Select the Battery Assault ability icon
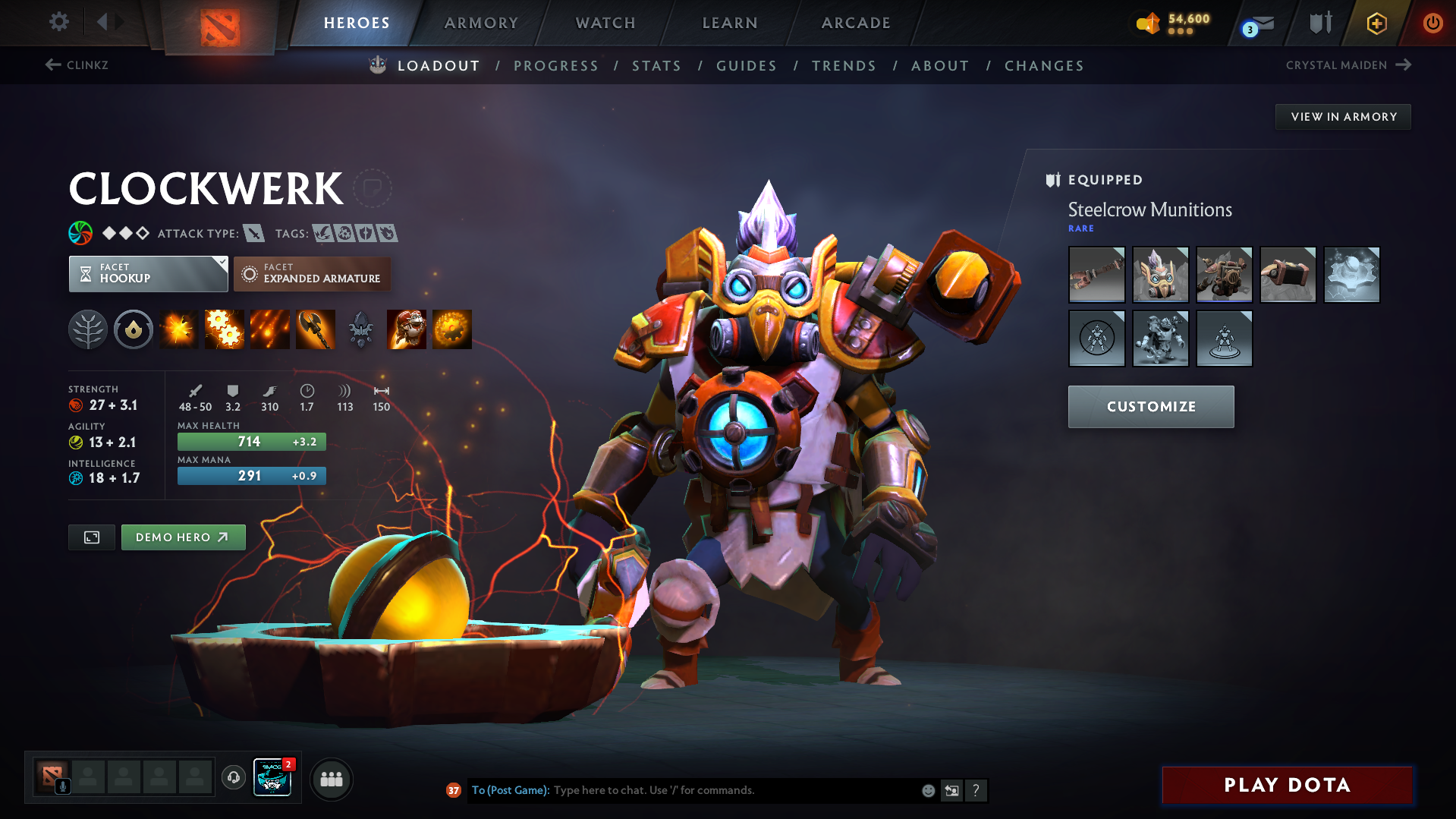Viewport: 1456px width, 819px height. pos(178,329)
